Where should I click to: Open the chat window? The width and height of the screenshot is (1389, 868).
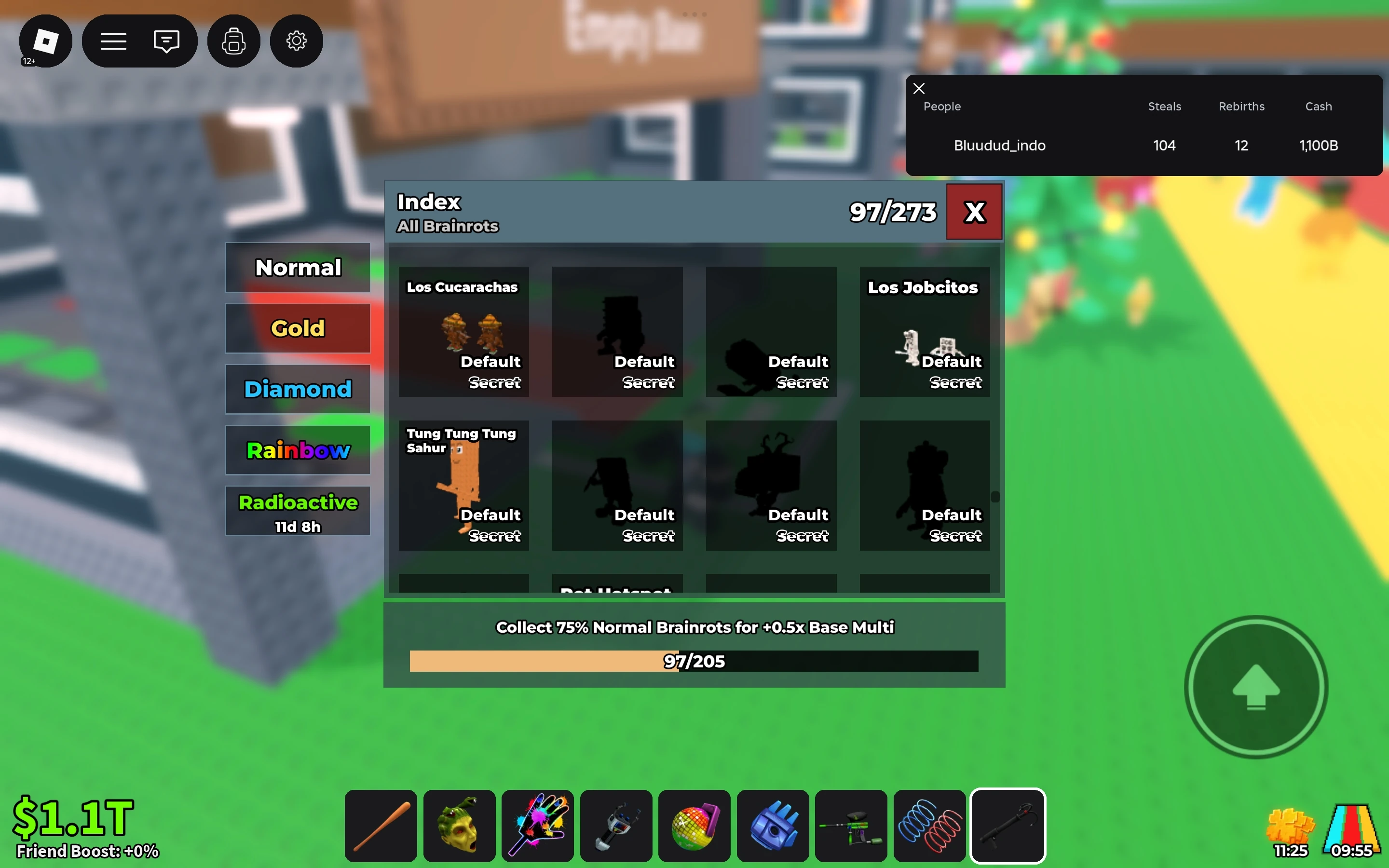tap(166, 41)
